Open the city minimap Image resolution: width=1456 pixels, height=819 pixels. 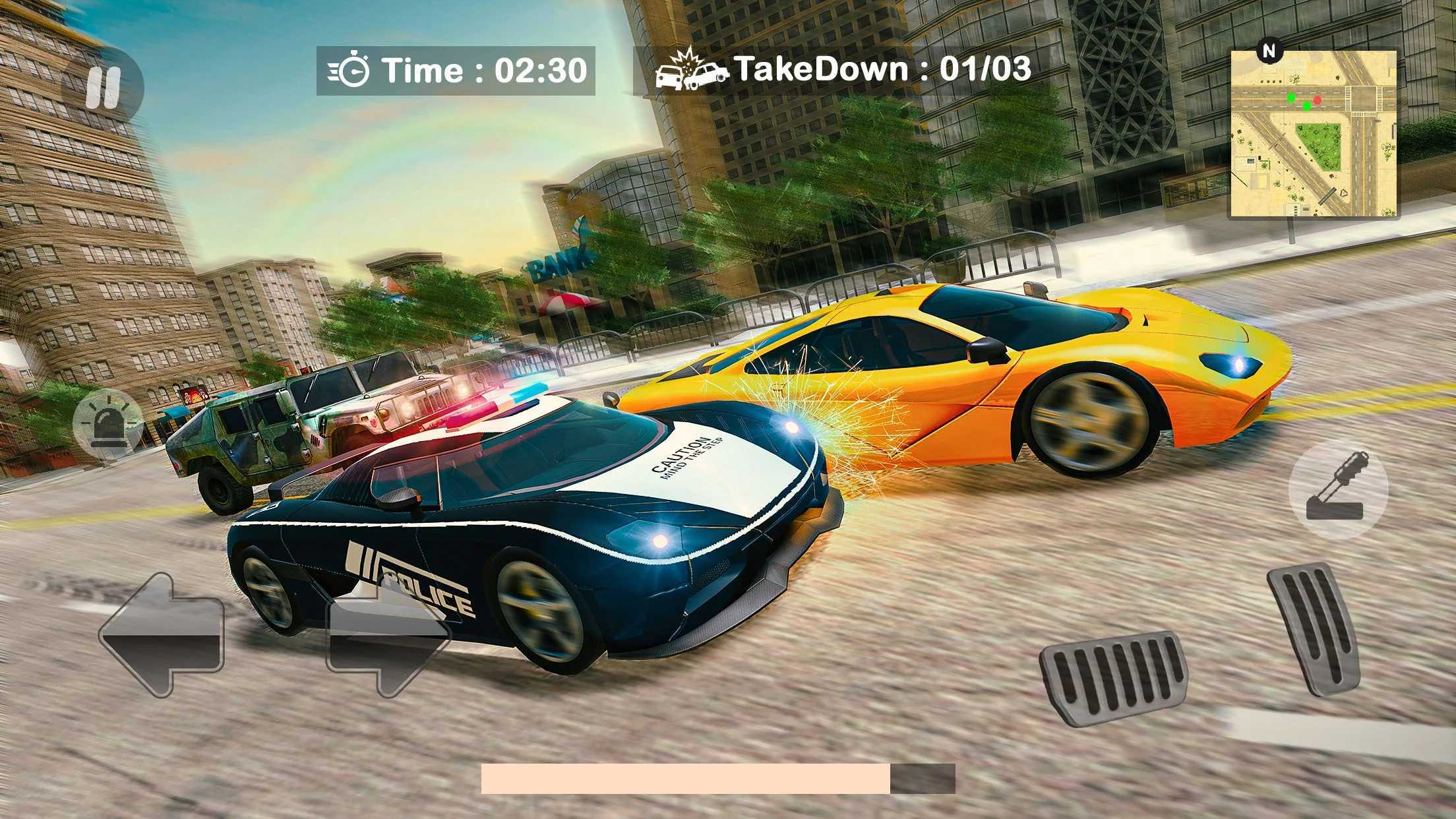coord(1312,135)
